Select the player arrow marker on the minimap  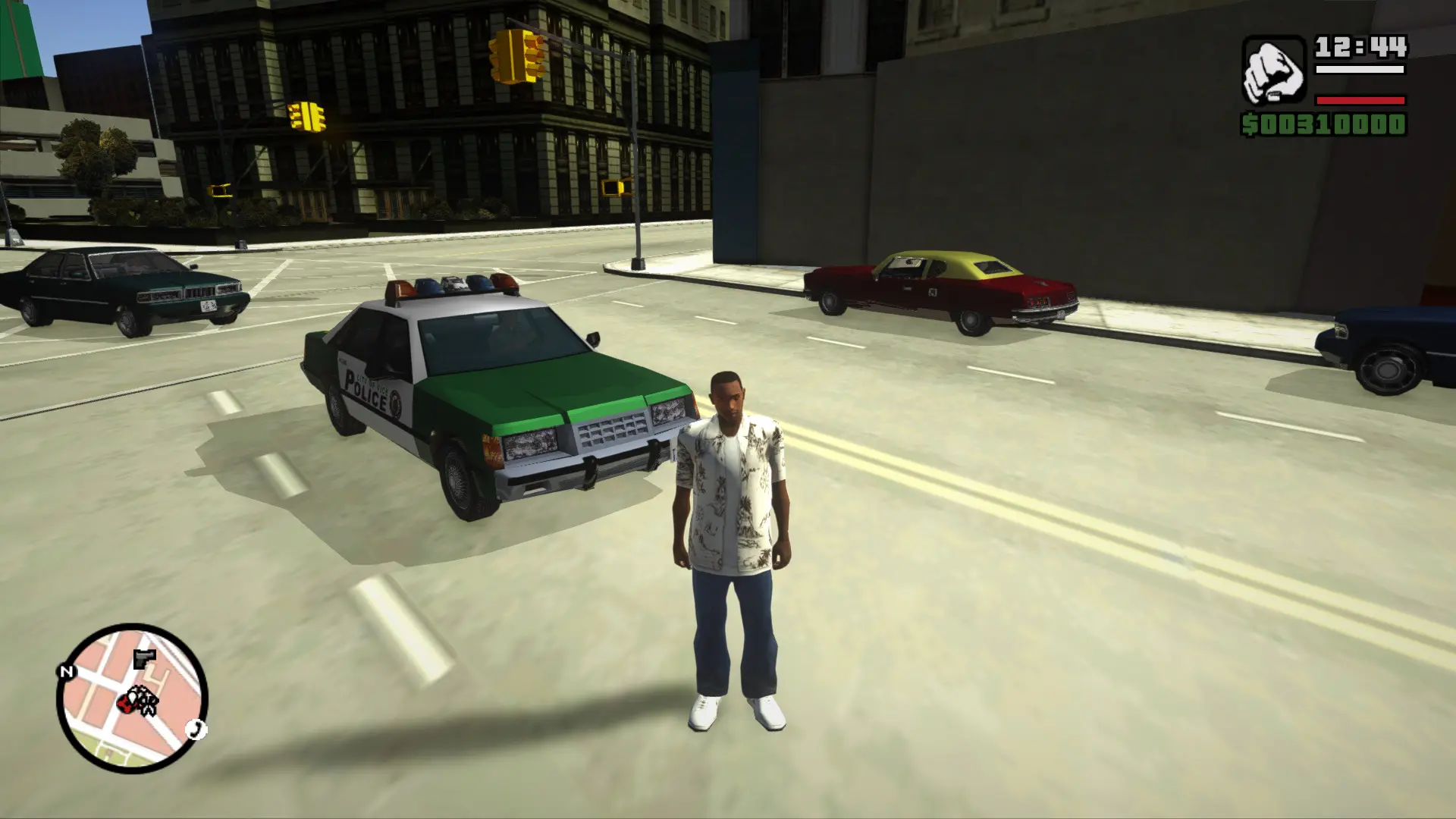click(133, 697)
